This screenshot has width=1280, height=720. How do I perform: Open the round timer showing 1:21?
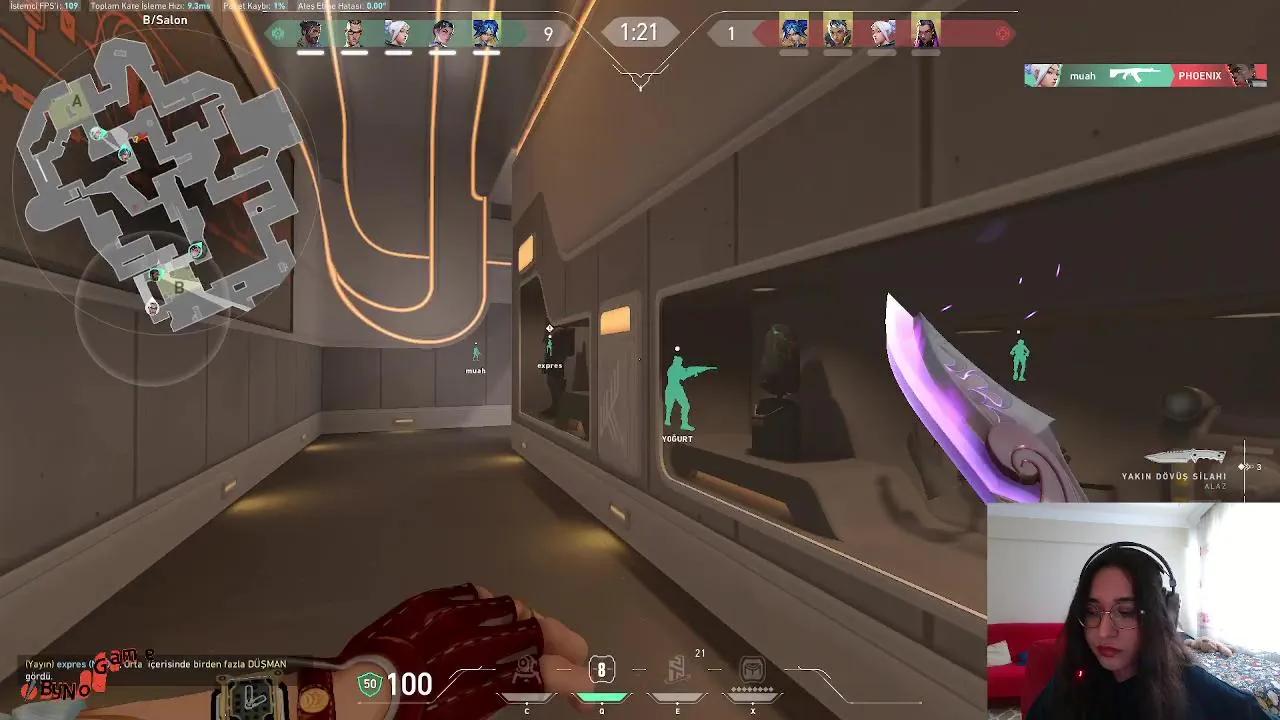coord(640,32)
